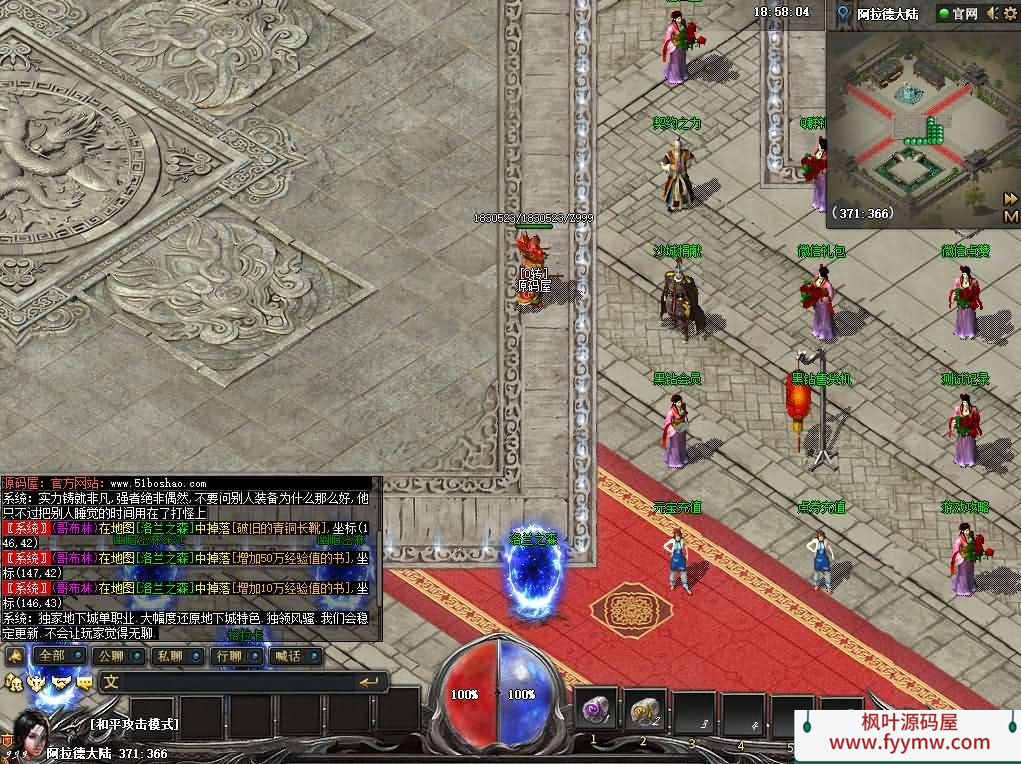Select the 公聊 chat tab
1021x764 pixels.
(x=112, y=656)
